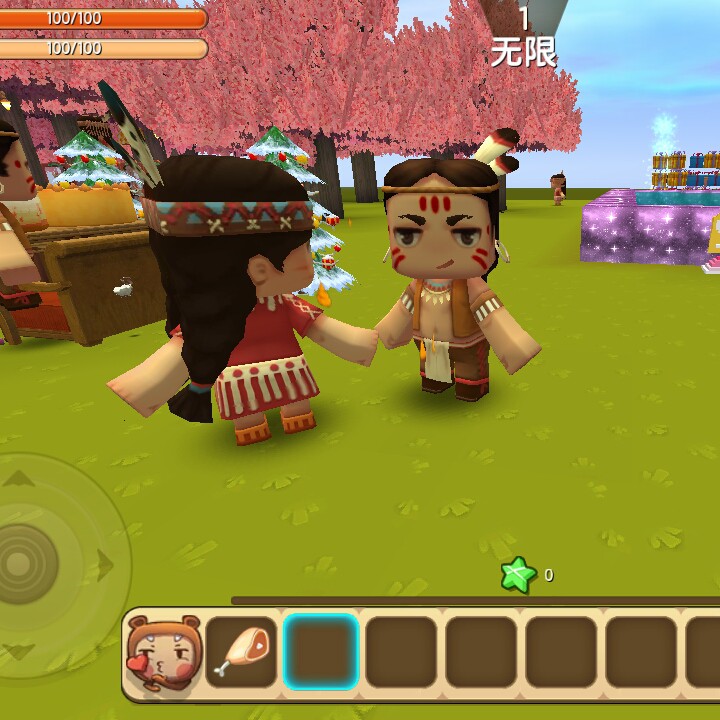Tap the joystick's right arrow
The image size is (720, 720).
(x=104, y=565)
